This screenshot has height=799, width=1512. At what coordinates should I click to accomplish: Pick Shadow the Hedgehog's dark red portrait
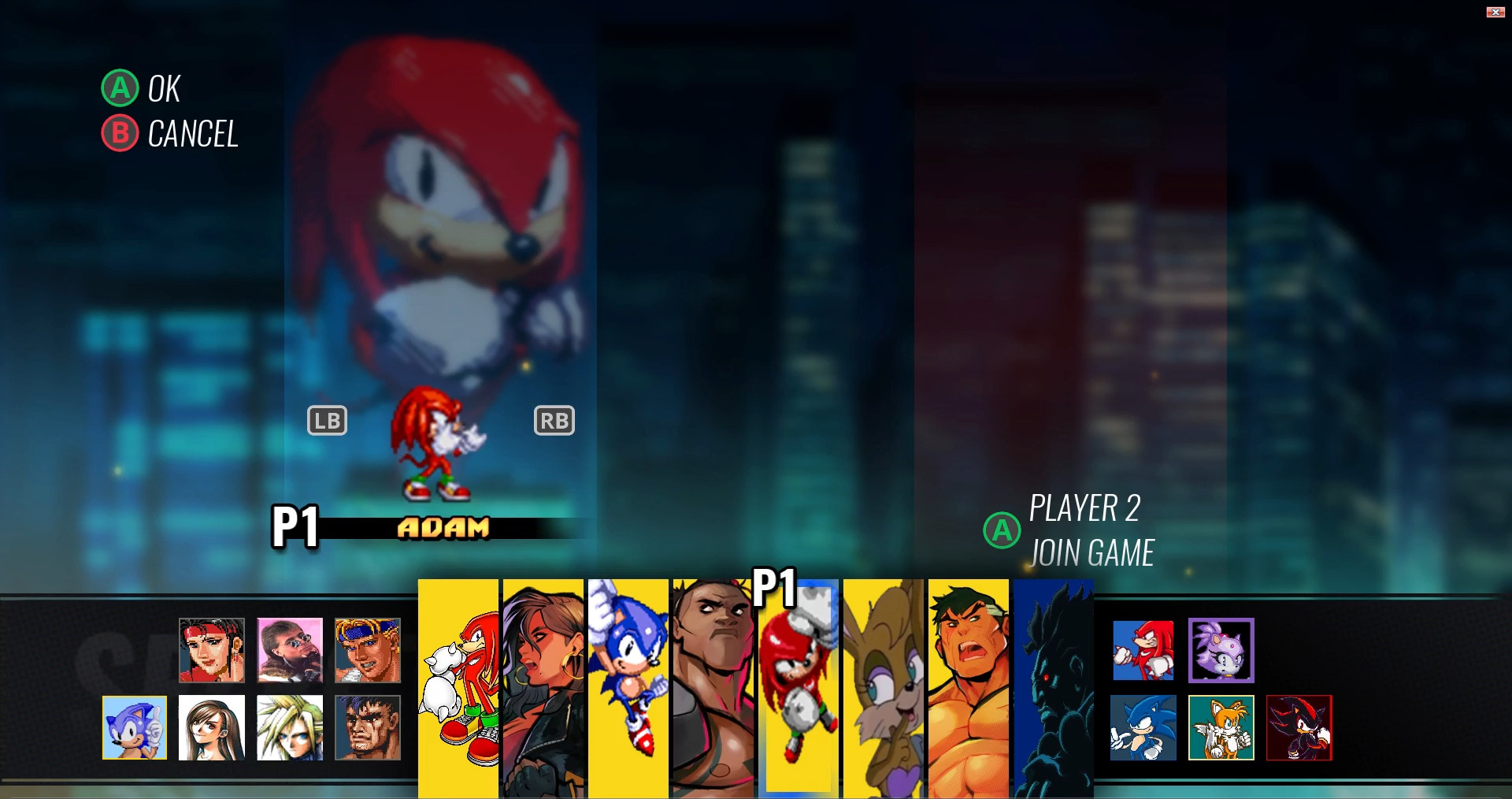click(x=1299, y=728)
